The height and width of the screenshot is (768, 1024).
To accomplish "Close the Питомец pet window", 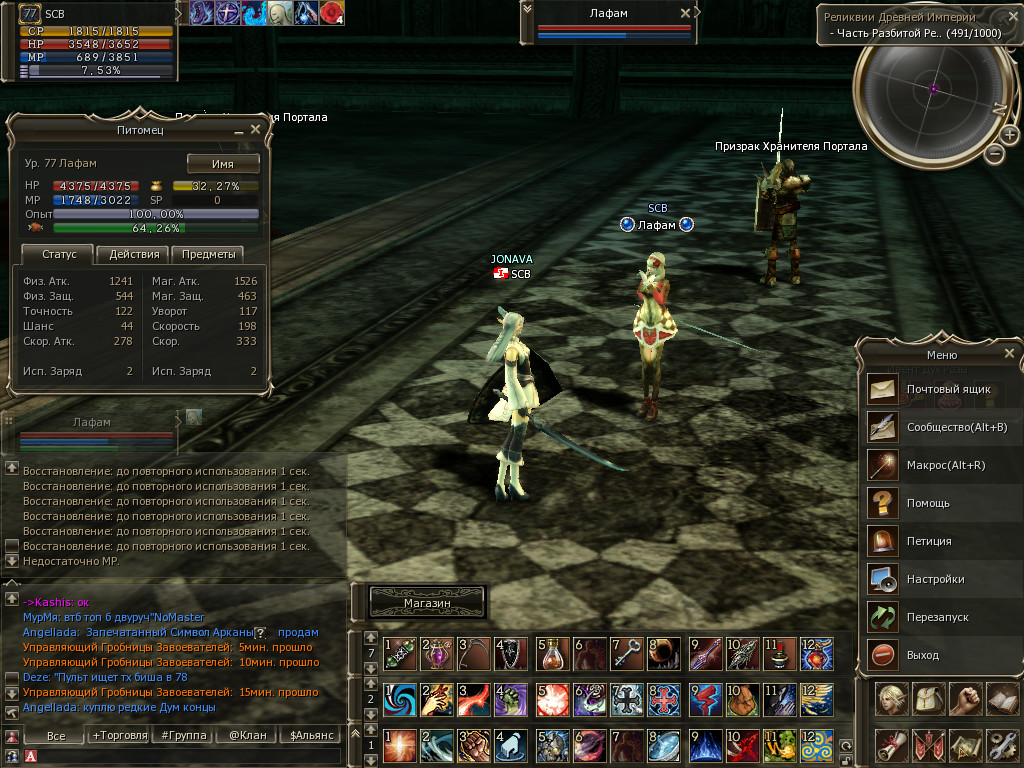I will [255, 129].
